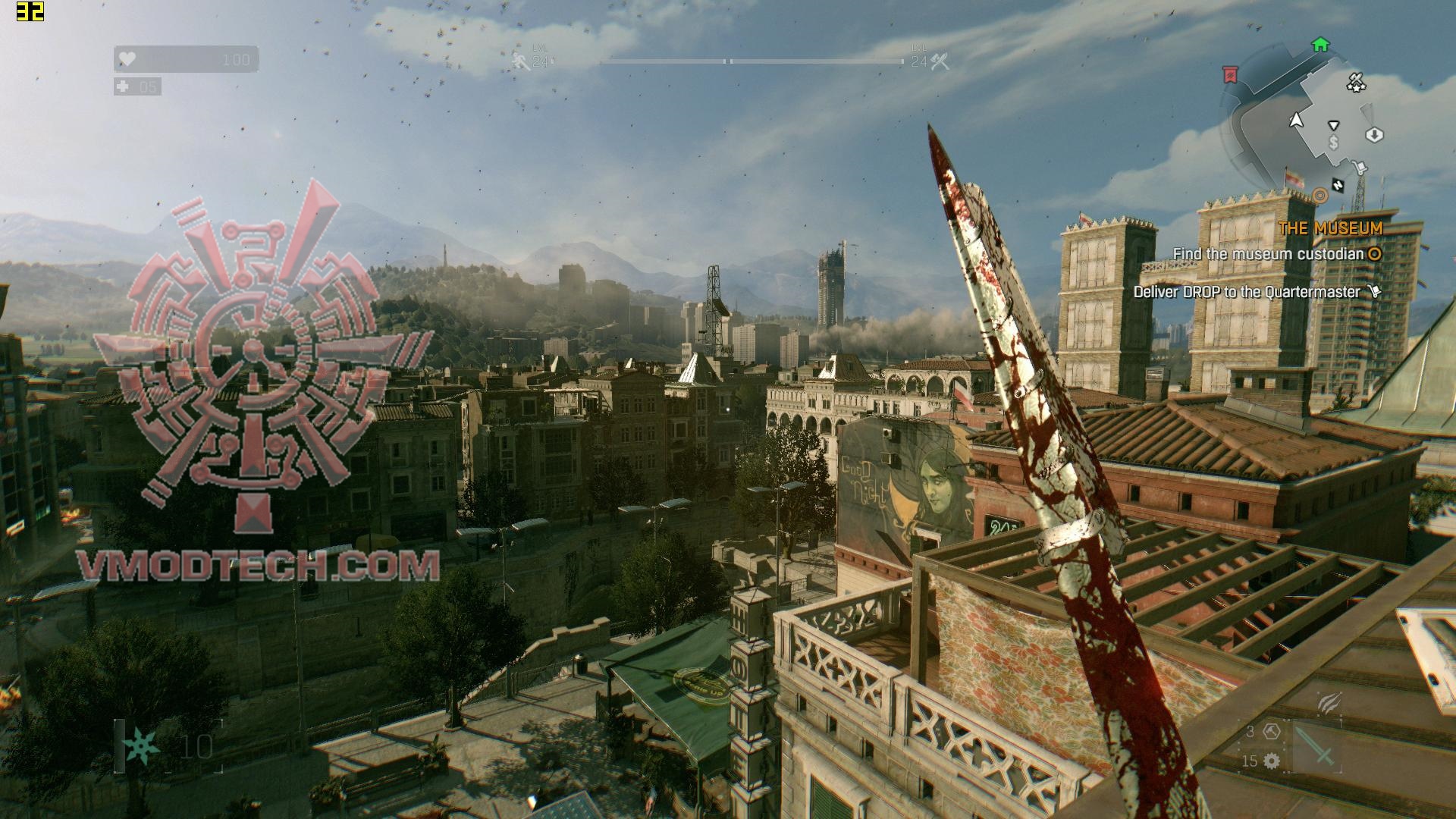Image resolution: width=1456 pixels, height=819 pixels.
Task: Click the medkit plus icon below health
Action: point(121,86)
